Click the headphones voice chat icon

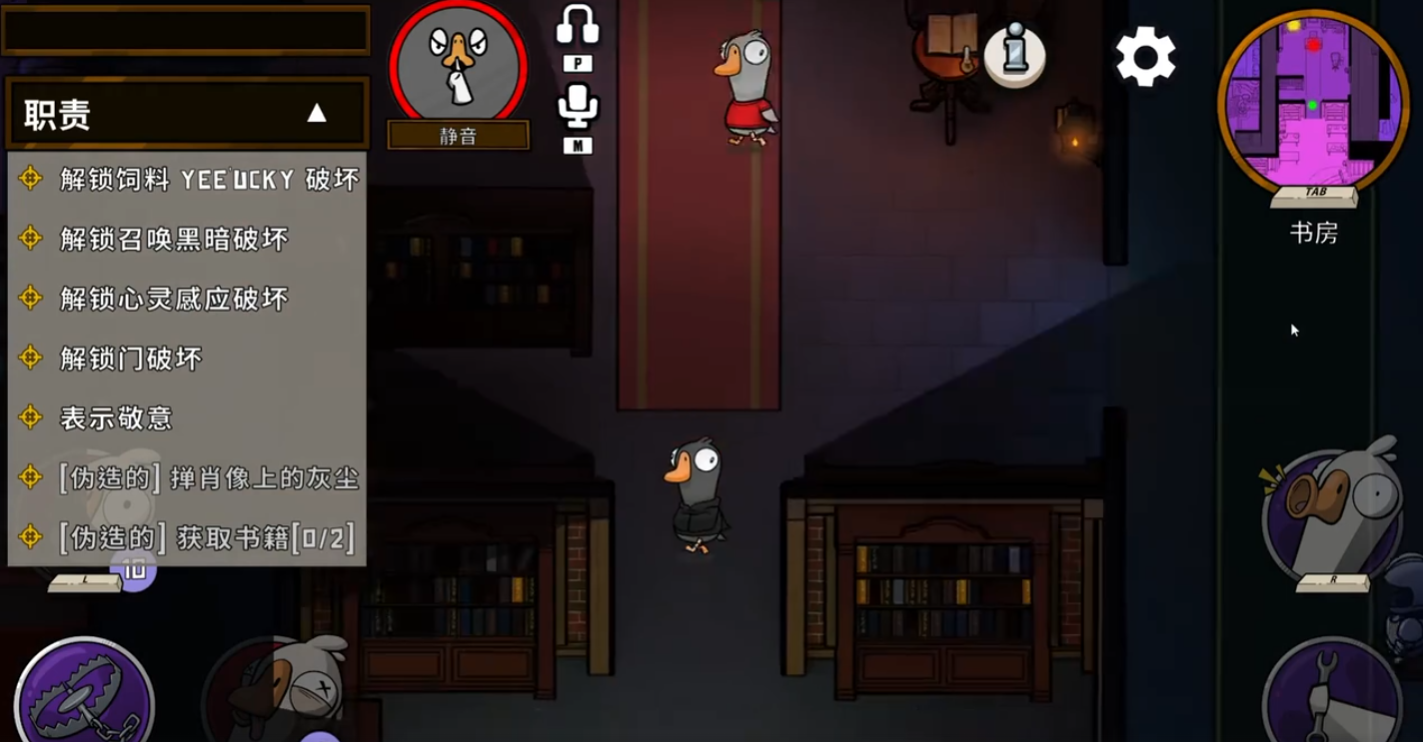tap(579, 26)
